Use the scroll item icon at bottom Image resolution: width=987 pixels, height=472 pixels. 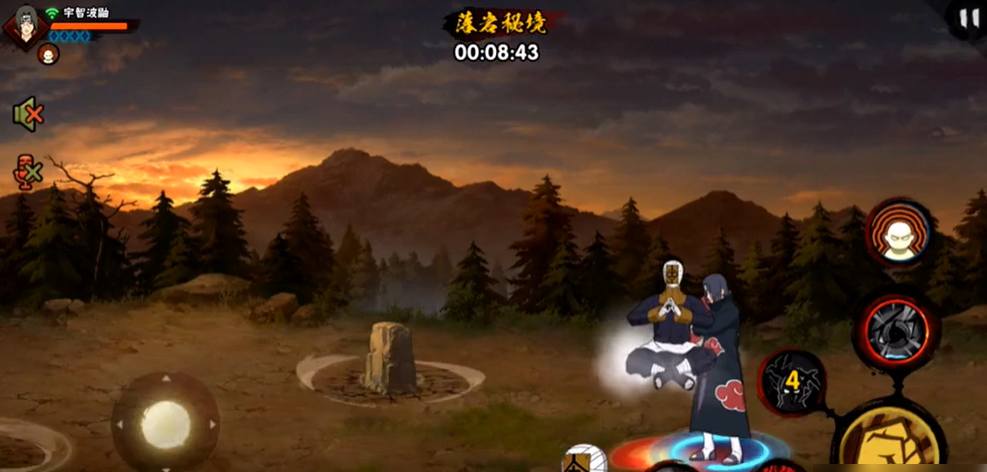coord(583,459)
